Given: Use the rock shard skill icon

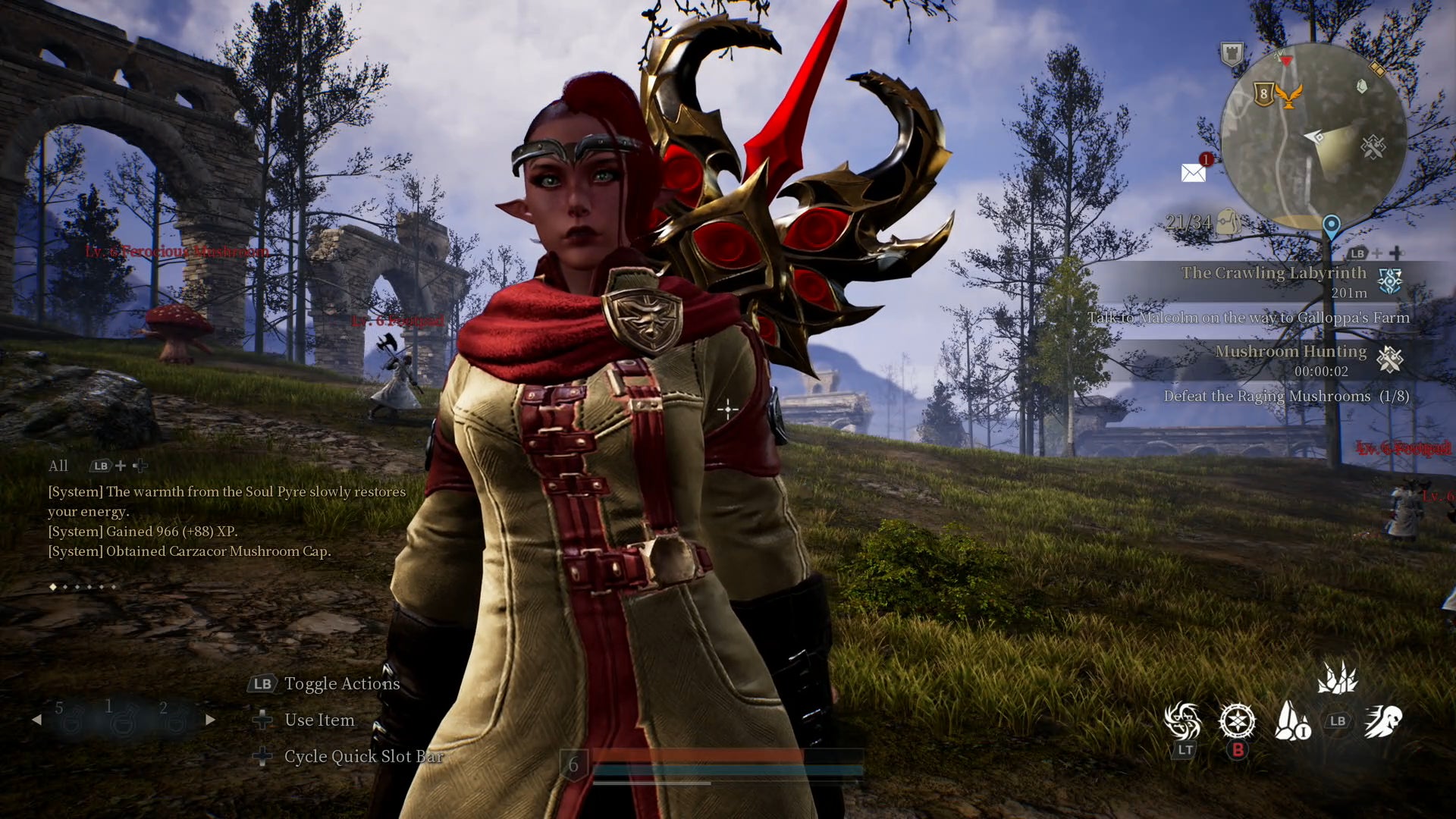Looking at the screenshot, I should point(1291,720).
